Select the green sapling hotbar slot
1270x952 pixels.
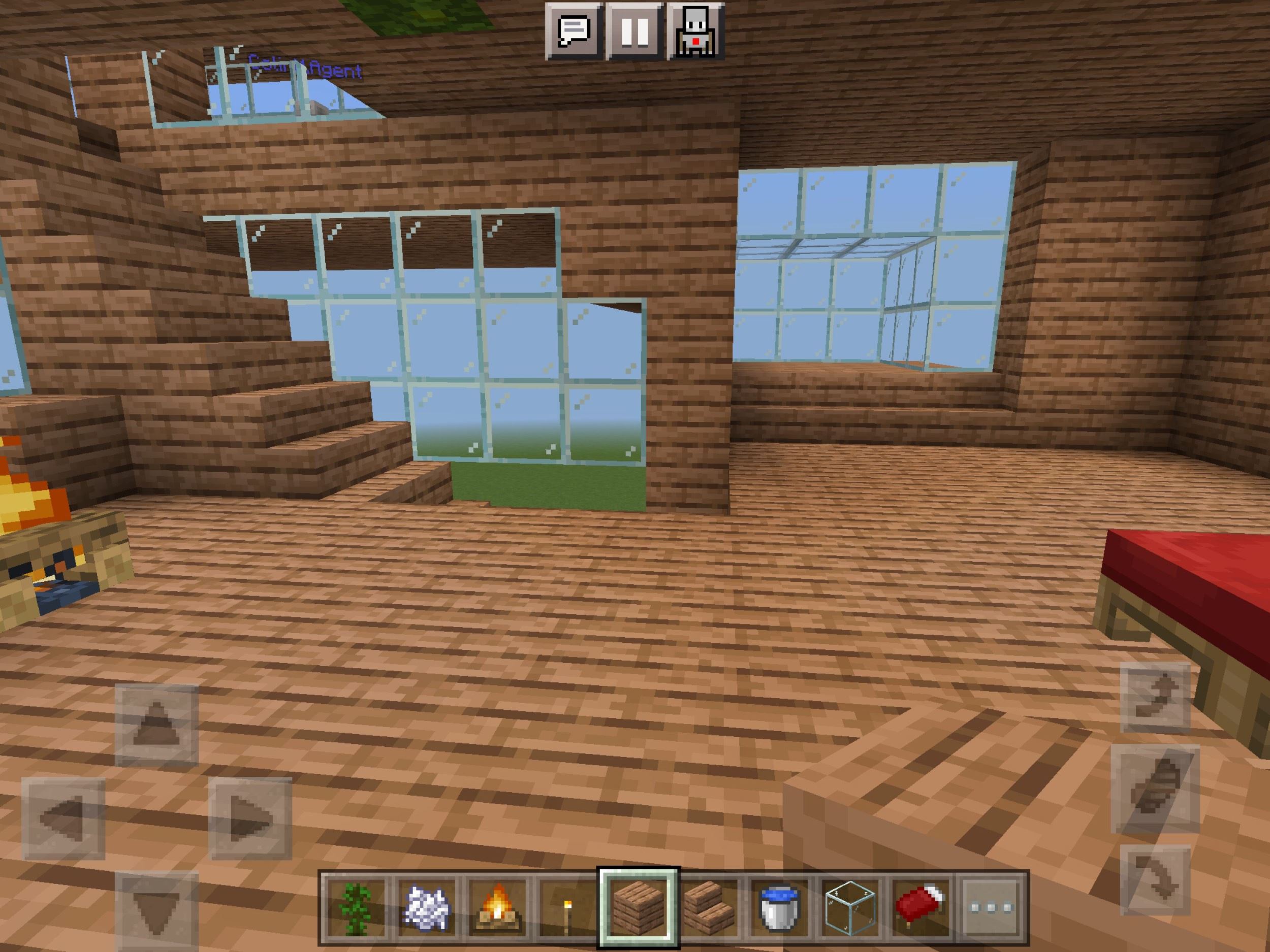(355, 908)
